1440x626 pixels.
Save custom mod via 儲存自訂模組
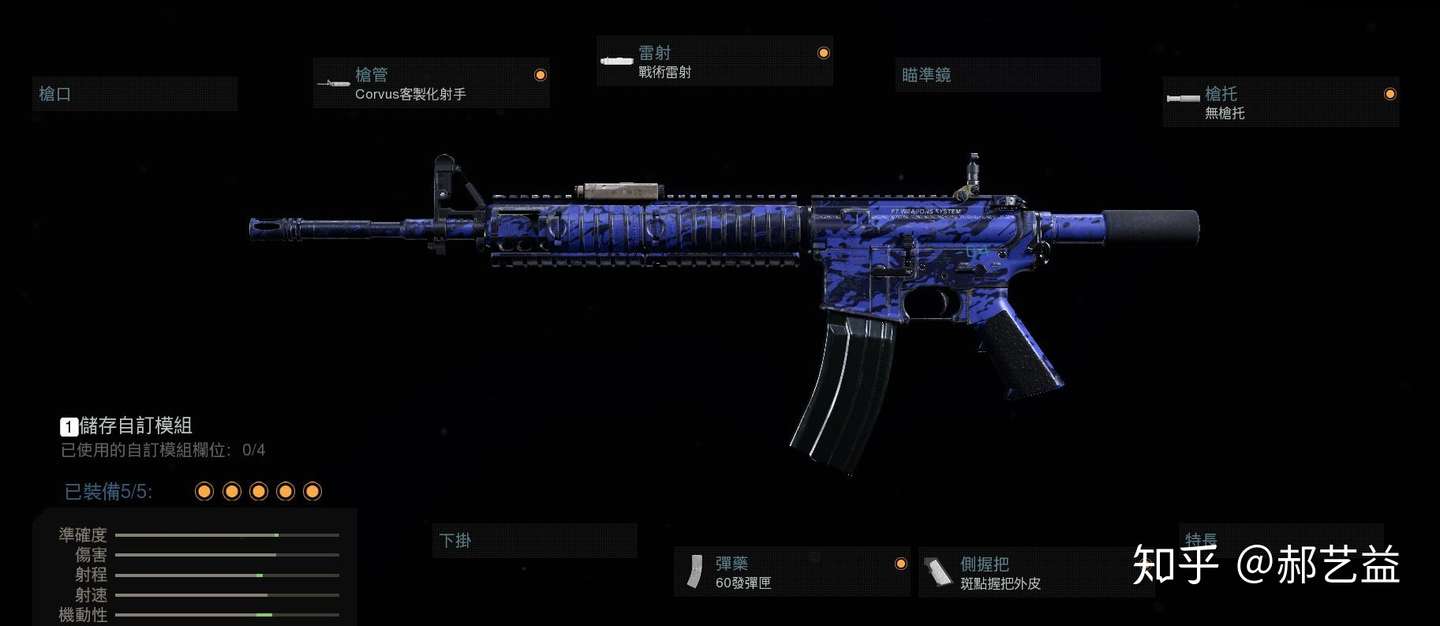[x=135, y=426]
